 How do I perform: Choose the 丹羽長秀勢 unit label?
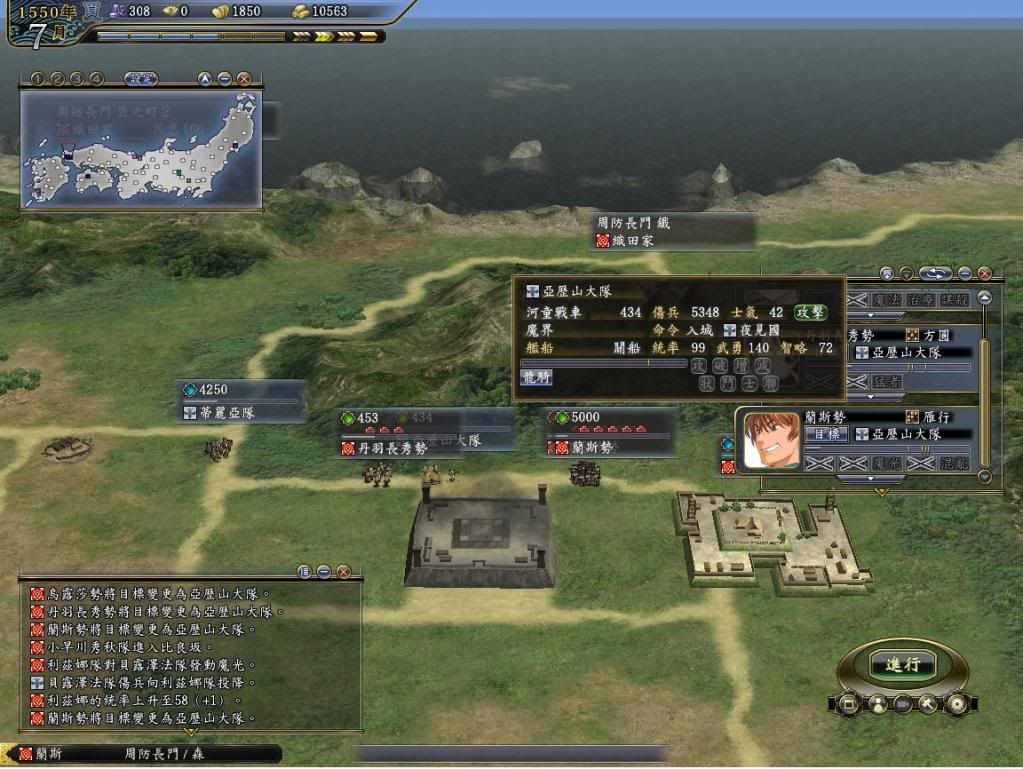pos(395,448)
